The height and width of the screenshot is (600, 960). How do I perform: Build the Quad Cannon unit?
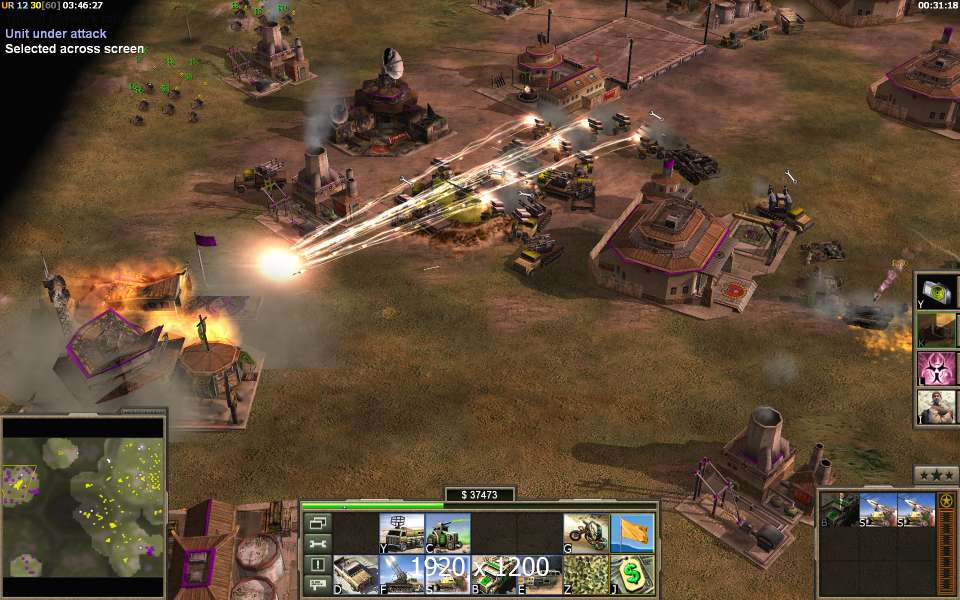click(x=446, y=532)
